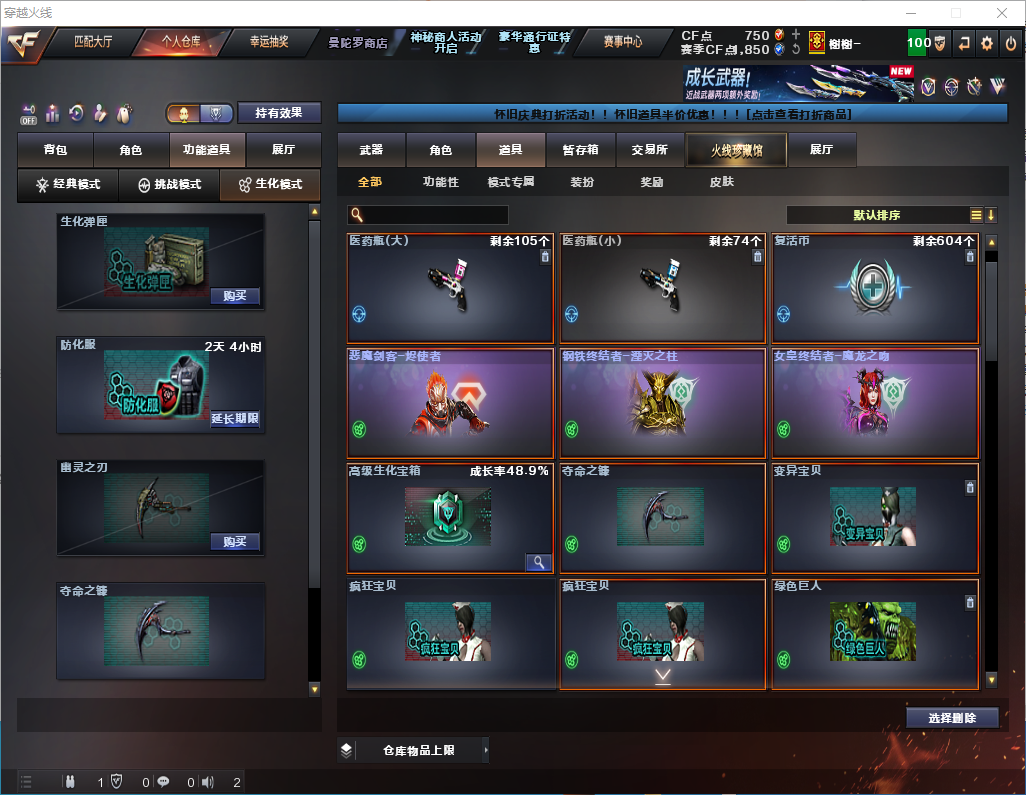Open the 火线珍藏馆 tab
The image size is (1026, 795).
(735, 150)
